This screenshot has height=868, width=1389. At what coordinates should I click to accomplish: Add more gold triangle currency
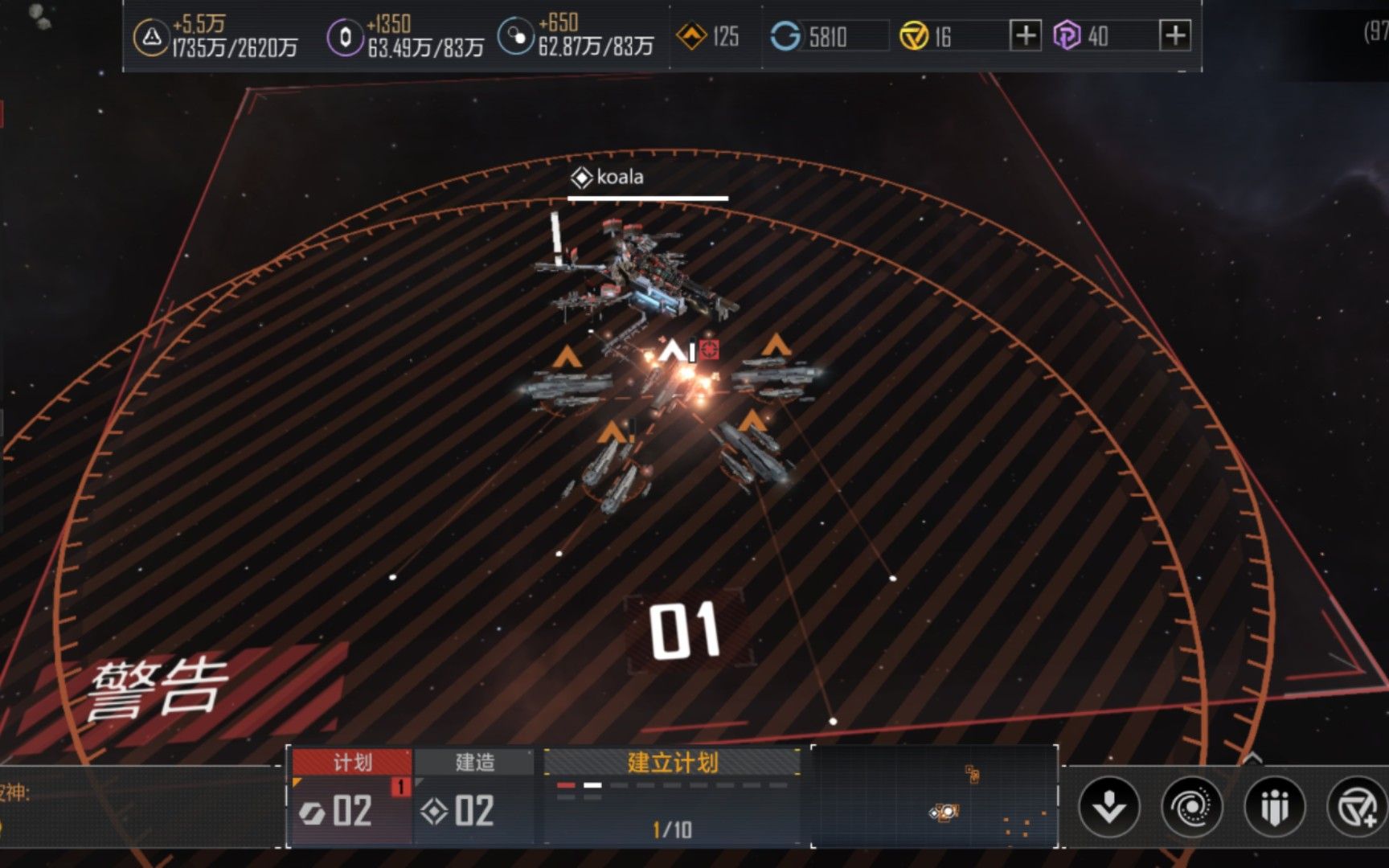click(1025, 36)
